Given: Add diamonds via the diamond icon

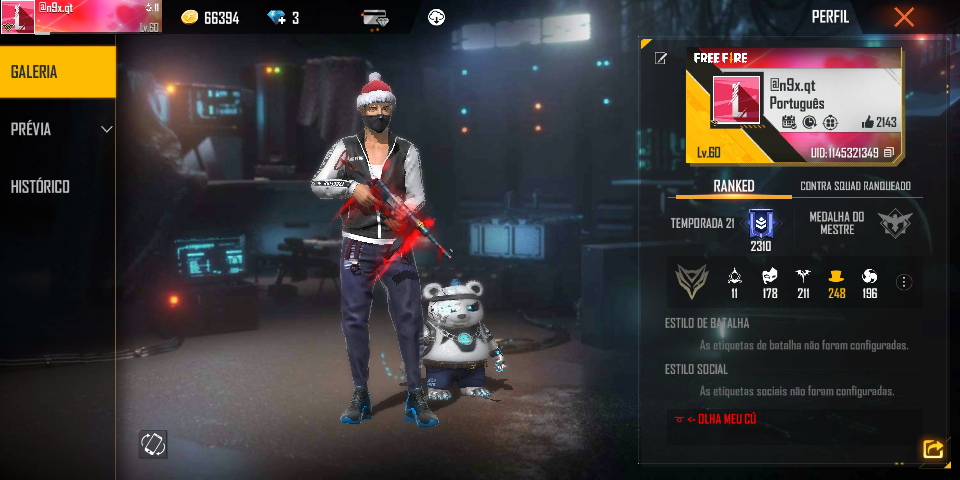Looking at the screenshot, I should [277, 17].
